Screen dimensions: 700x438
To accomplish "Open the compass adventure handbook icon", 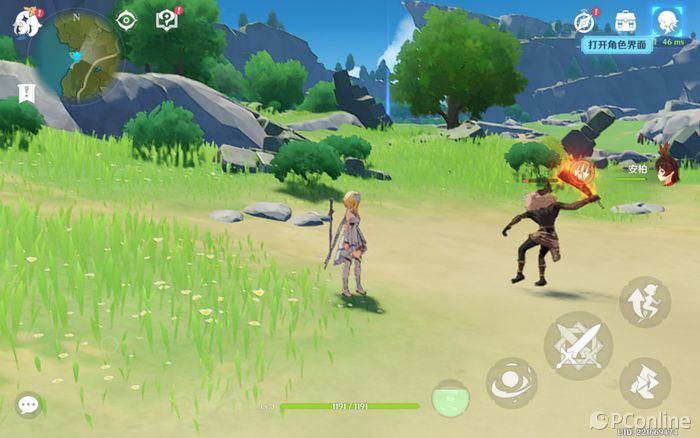I will click(x=586, y=20).
